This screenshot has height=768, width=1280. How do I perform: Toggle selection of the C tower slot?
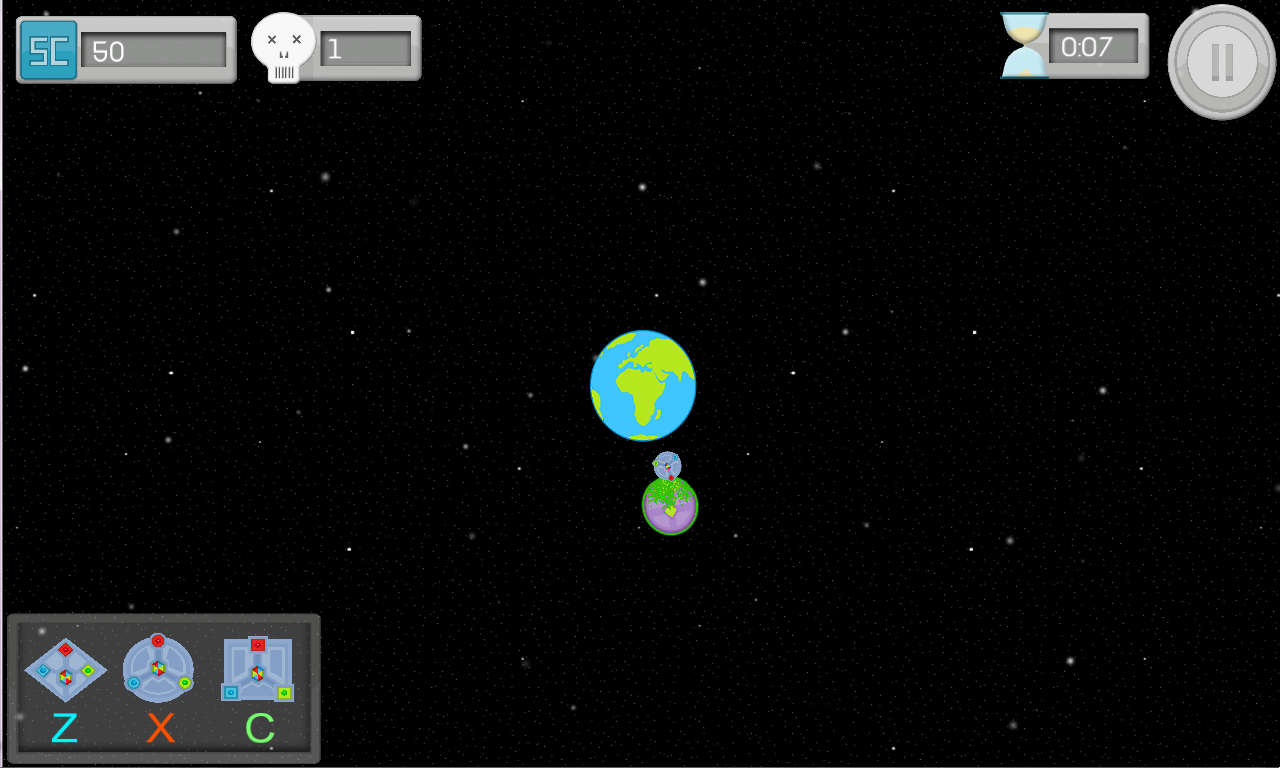258,670
